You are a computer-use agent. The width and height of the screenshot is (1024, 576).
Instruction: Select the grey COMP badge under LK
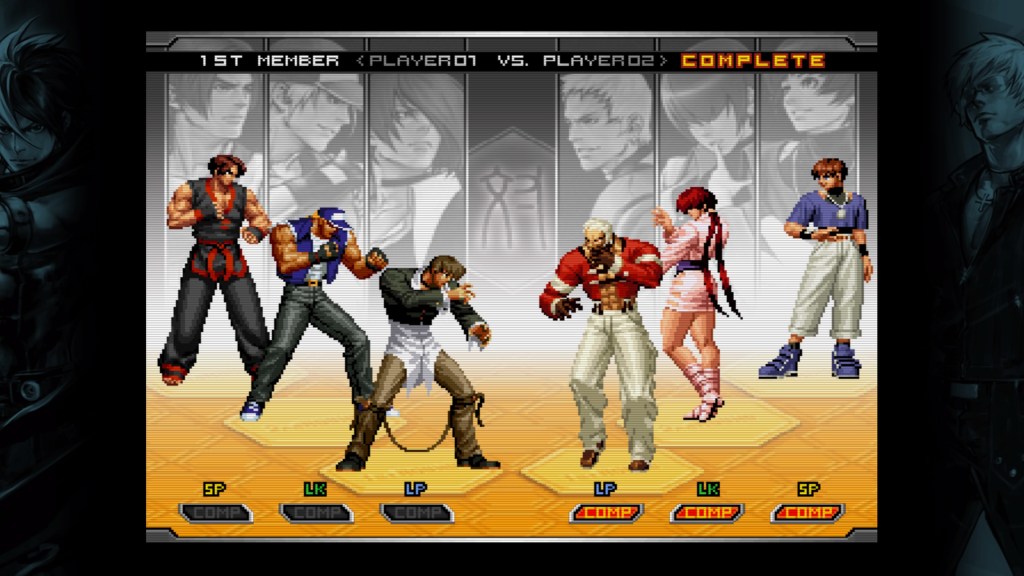(315, 513)
